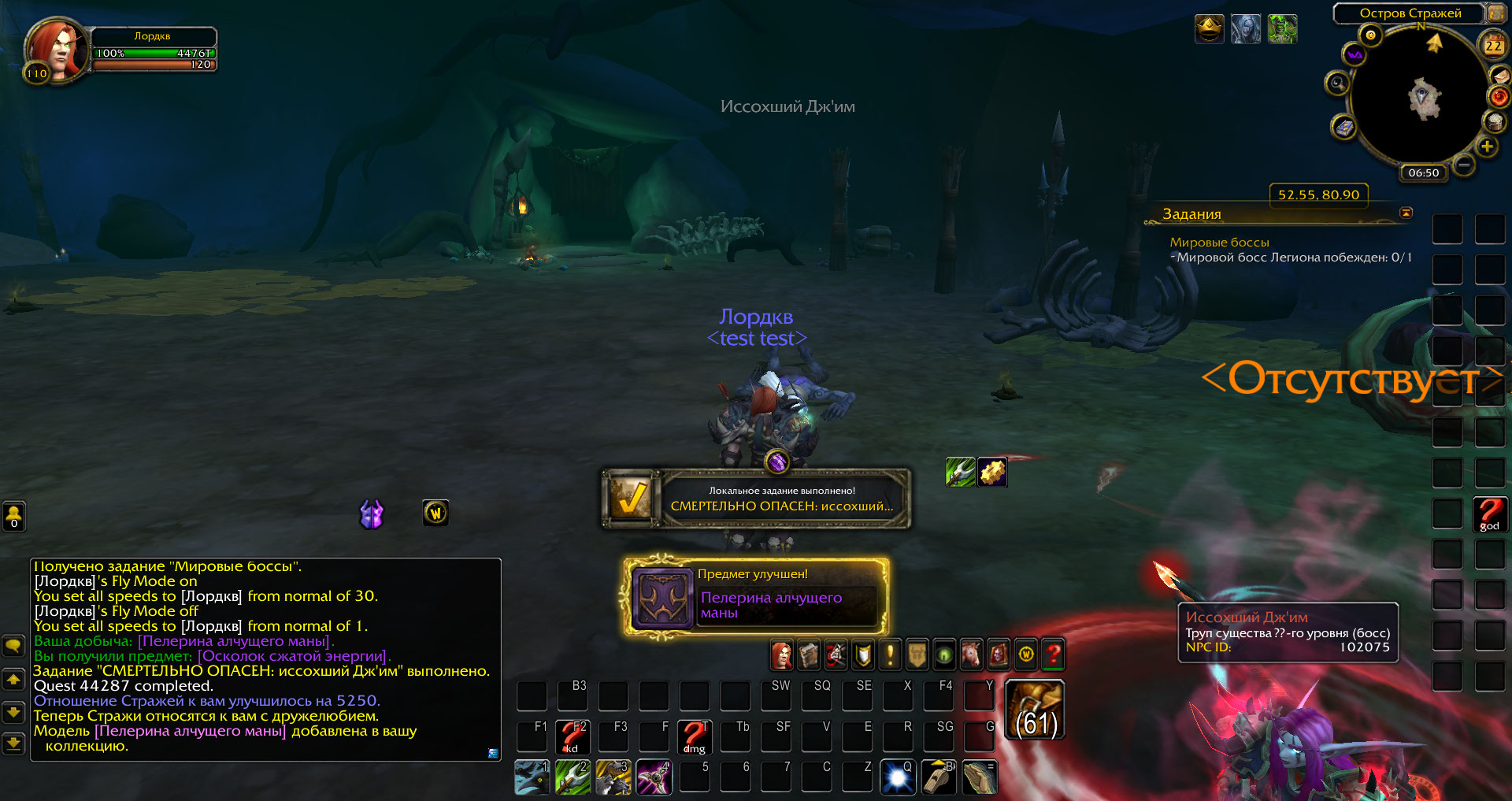Use the green spear ability in slot 2
The width and height of the screenshot is (1512, 801).
click(x=573, y=778)
